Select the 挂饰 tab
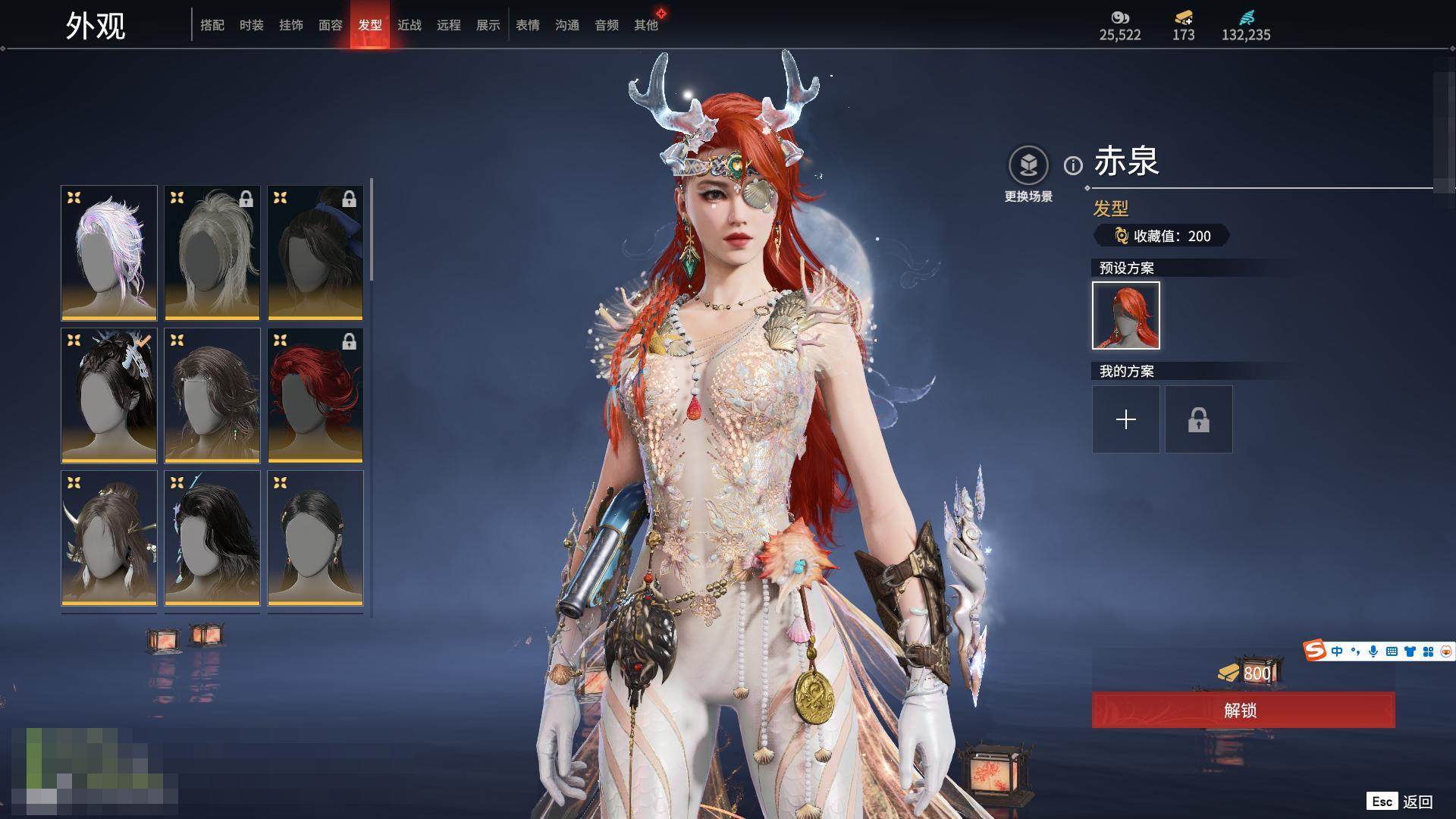The height and width of the screenshot is (819, 1456). [x=291, y=25]
